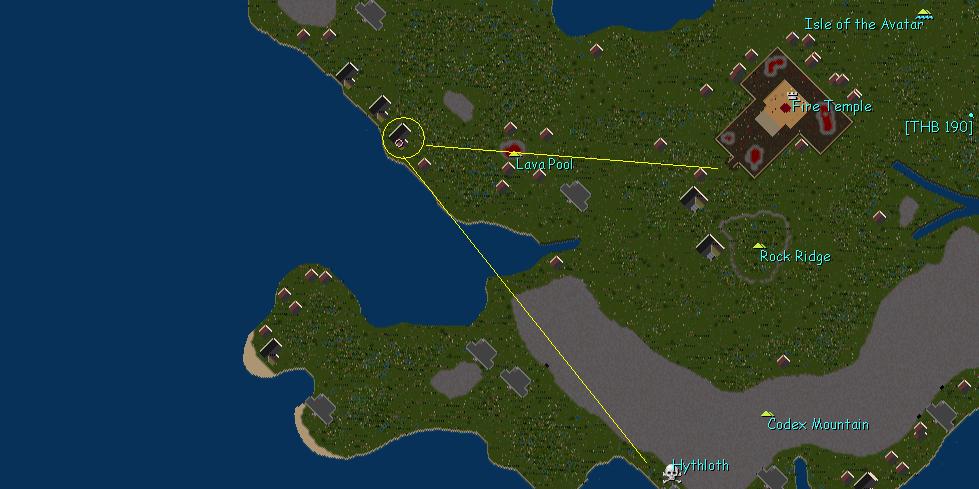Click the [THB 190] map label
The width and height of the screenshot is (979, 489).
pyautogui.click(x=937, y=127)
